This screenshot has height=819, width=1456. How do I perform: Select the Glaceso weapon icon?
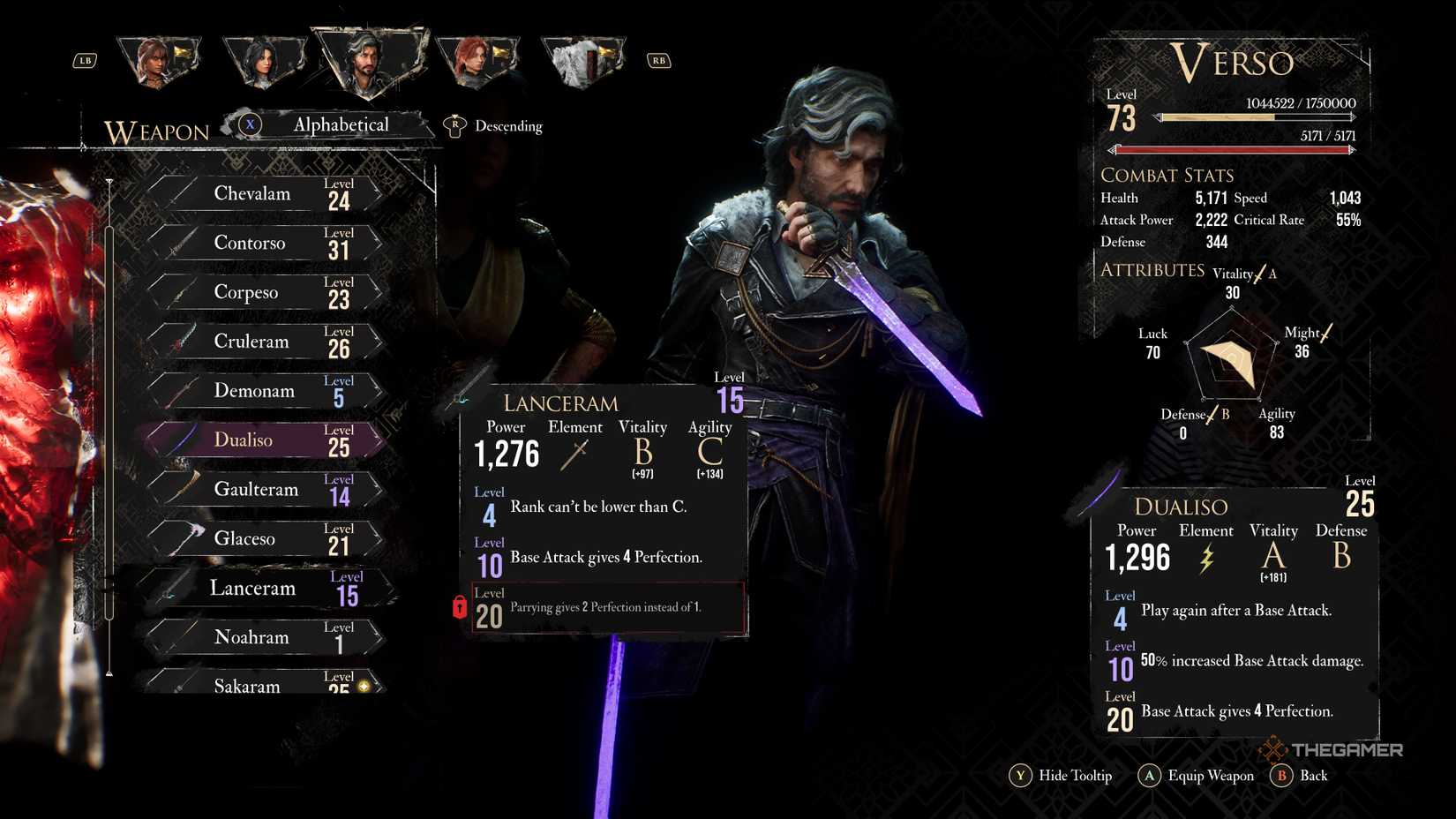[185, 536]
